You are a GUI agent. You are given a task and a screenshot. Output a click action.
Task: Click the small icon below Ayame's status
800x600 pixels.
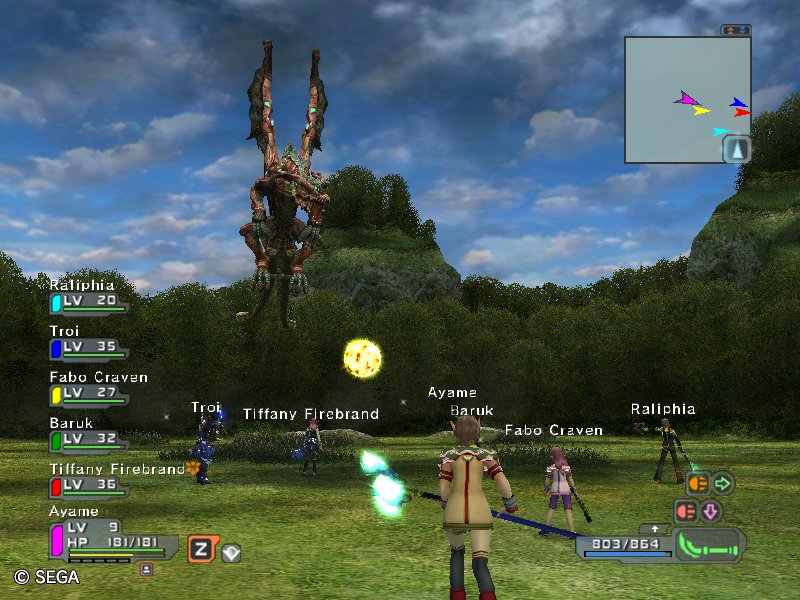click(x=146, y=568)
